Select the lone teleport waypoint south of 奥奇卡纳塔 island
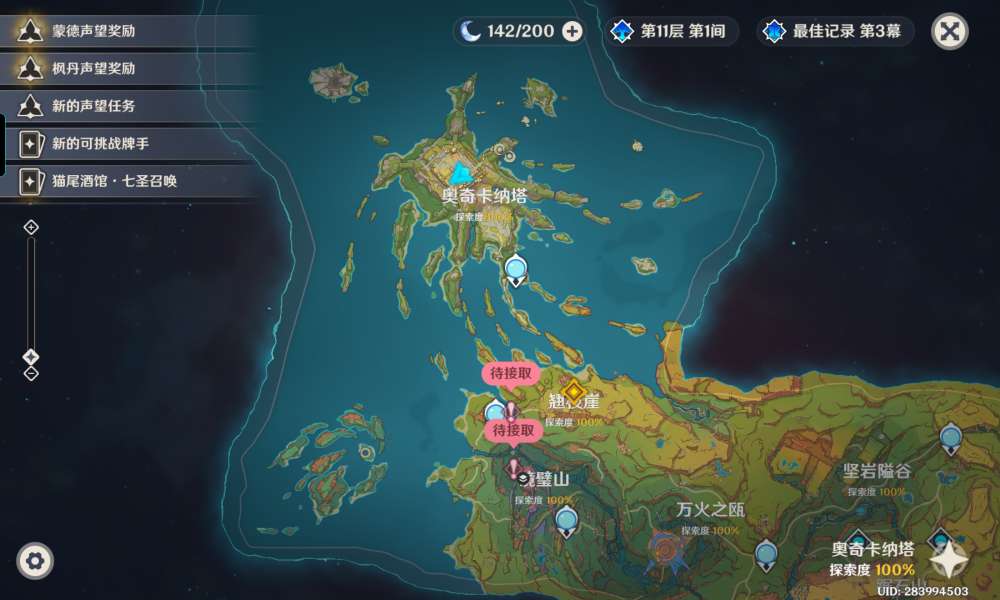1000x600 pixels. tap(516, 268)
